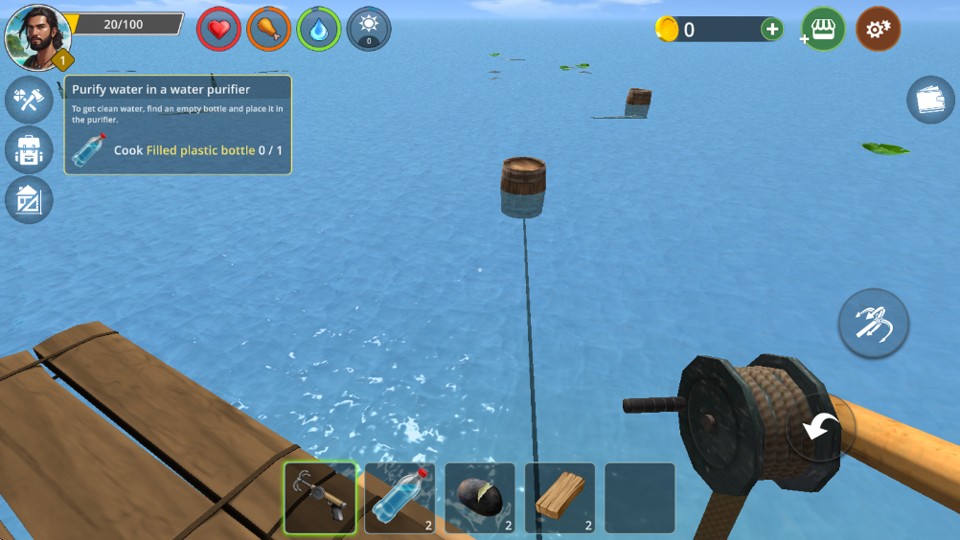Check the sun temperature indicator
The image size is (960, 540).
[x=368, y=29]
